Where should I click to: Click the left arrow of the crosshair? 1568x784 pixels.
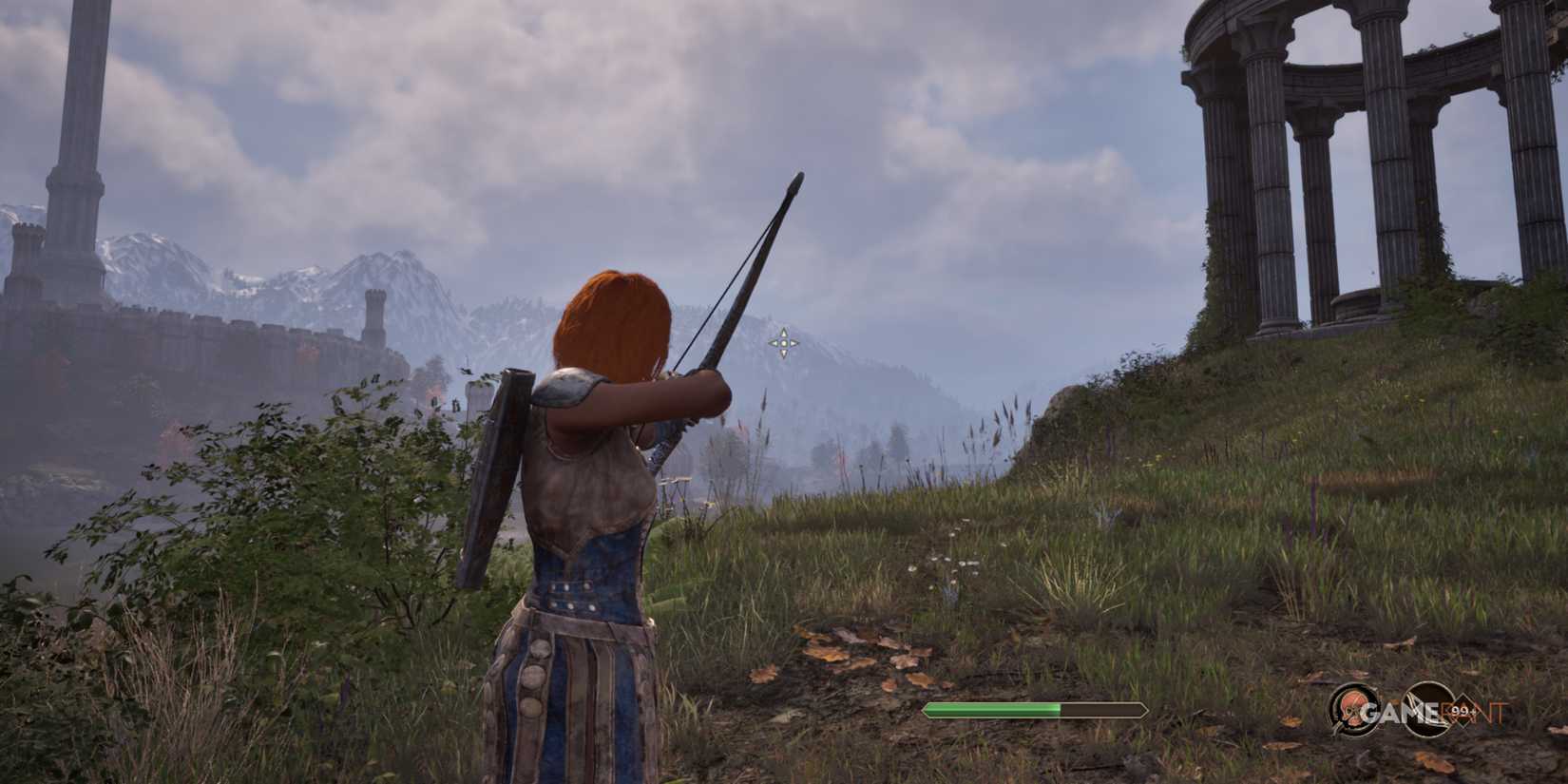pos(774,344)
